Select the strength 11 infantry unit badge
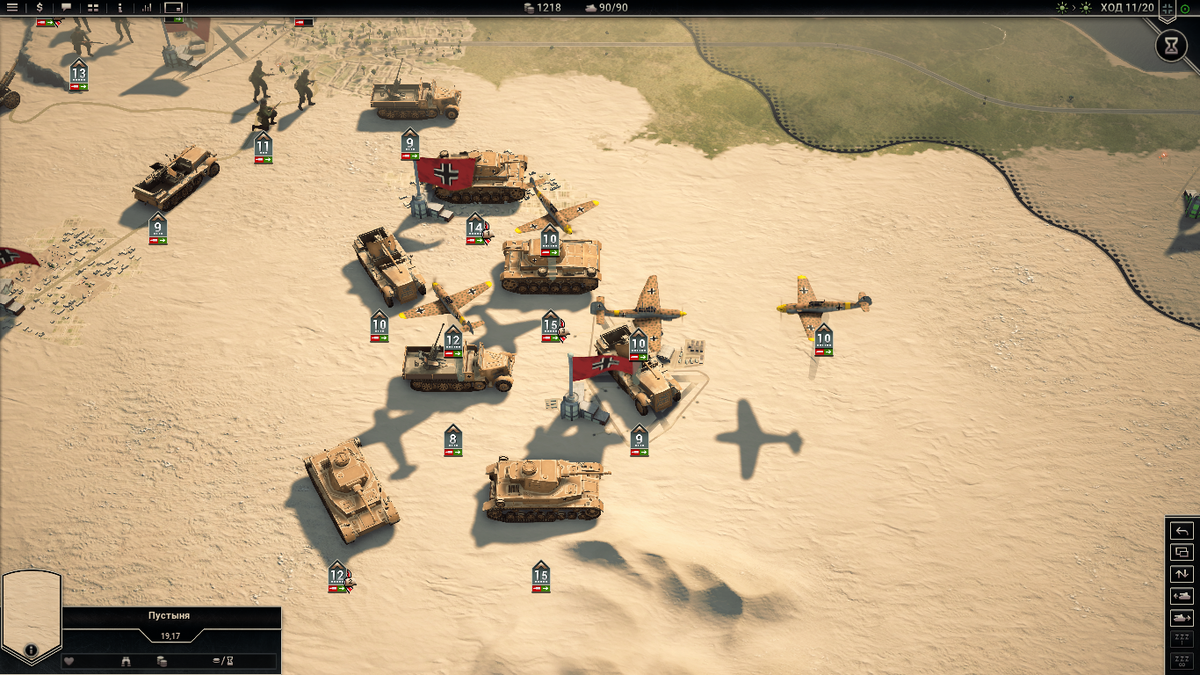Screen dimensions: 1200x675 263,148
